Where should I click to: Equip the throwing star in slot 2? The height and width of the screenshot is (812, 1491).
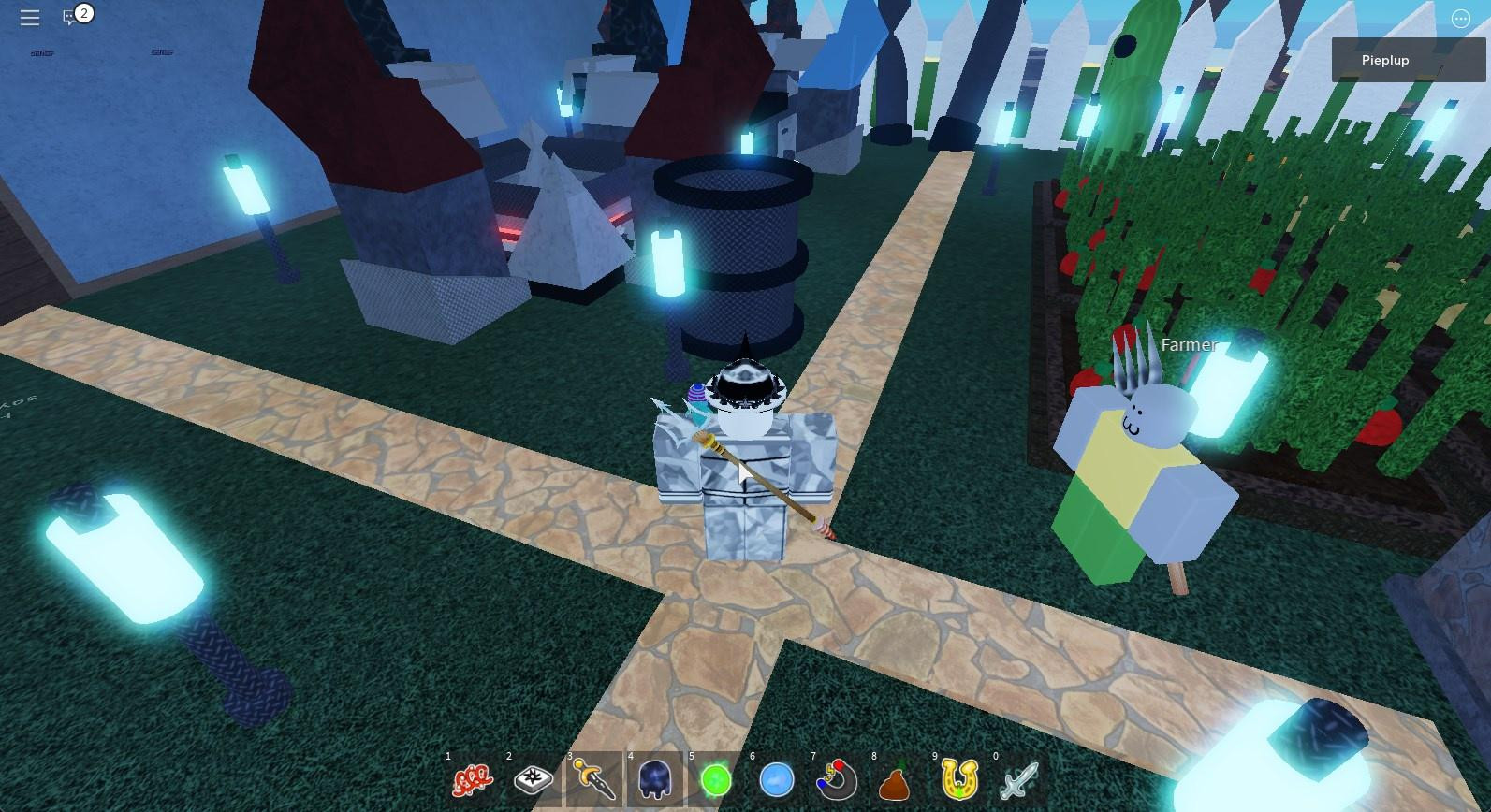tap(534, 778)
